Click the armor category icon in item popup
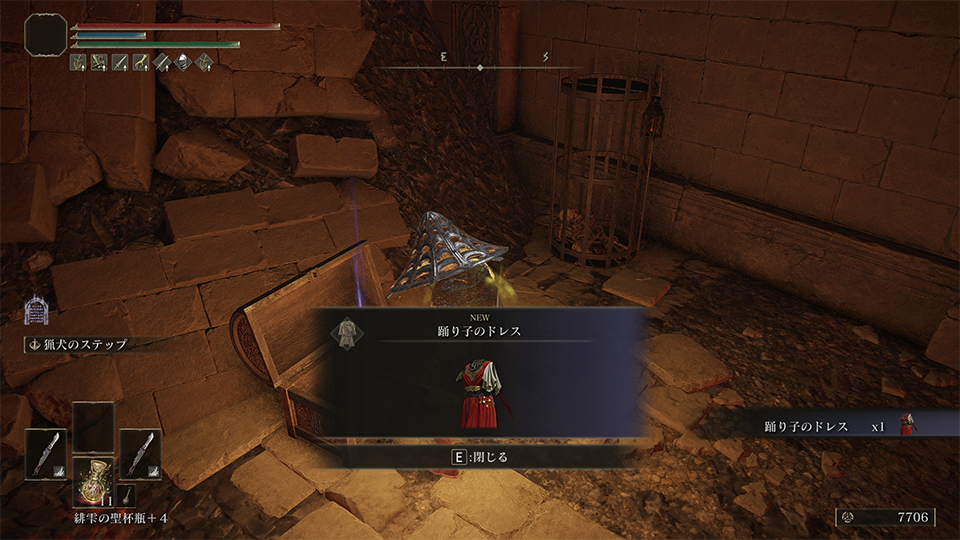This screenshot has width=960, height=540. click(346, 331)
